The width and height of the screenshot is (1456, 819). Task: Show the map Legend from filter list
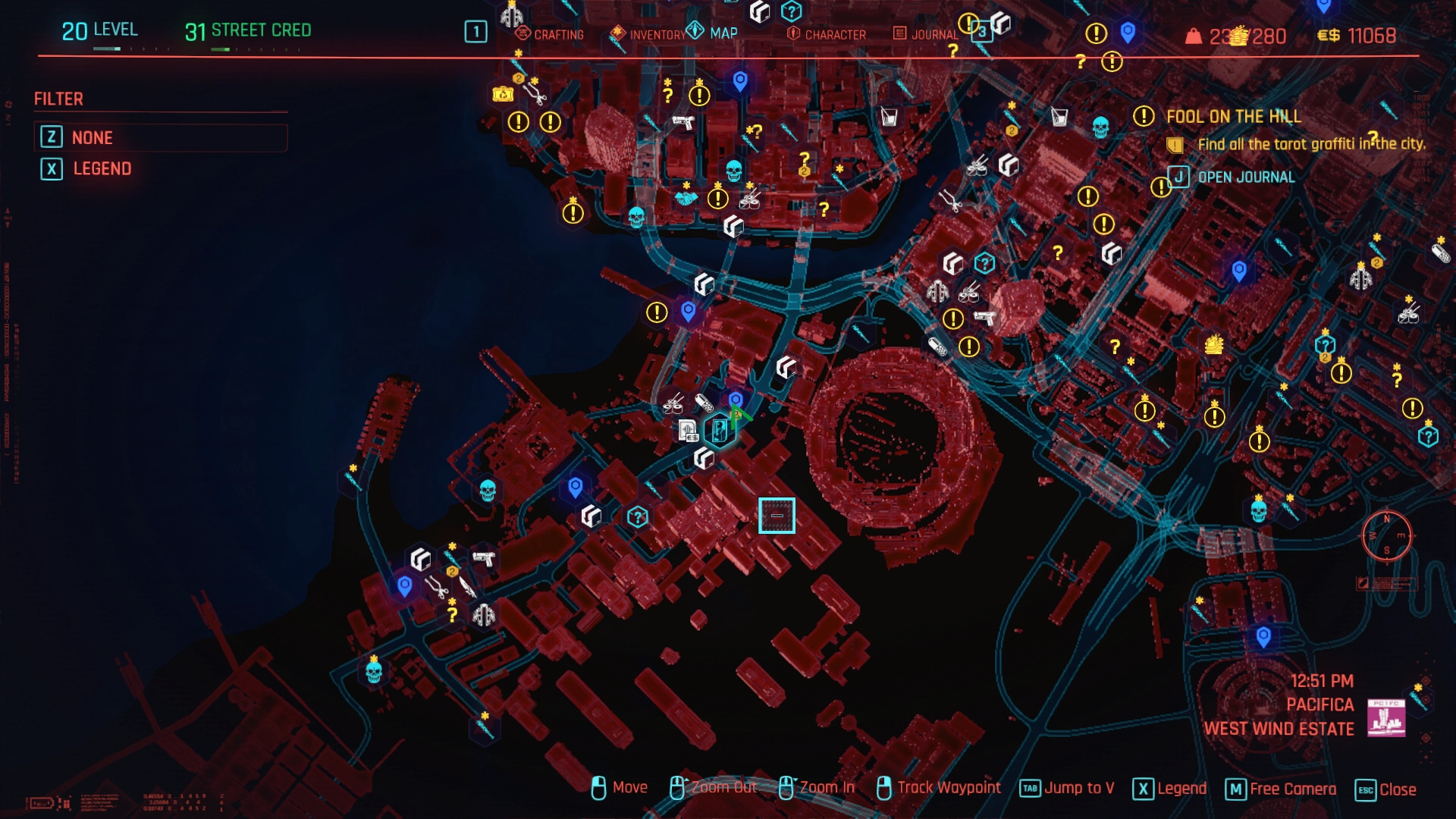click(x=102, y=168)
